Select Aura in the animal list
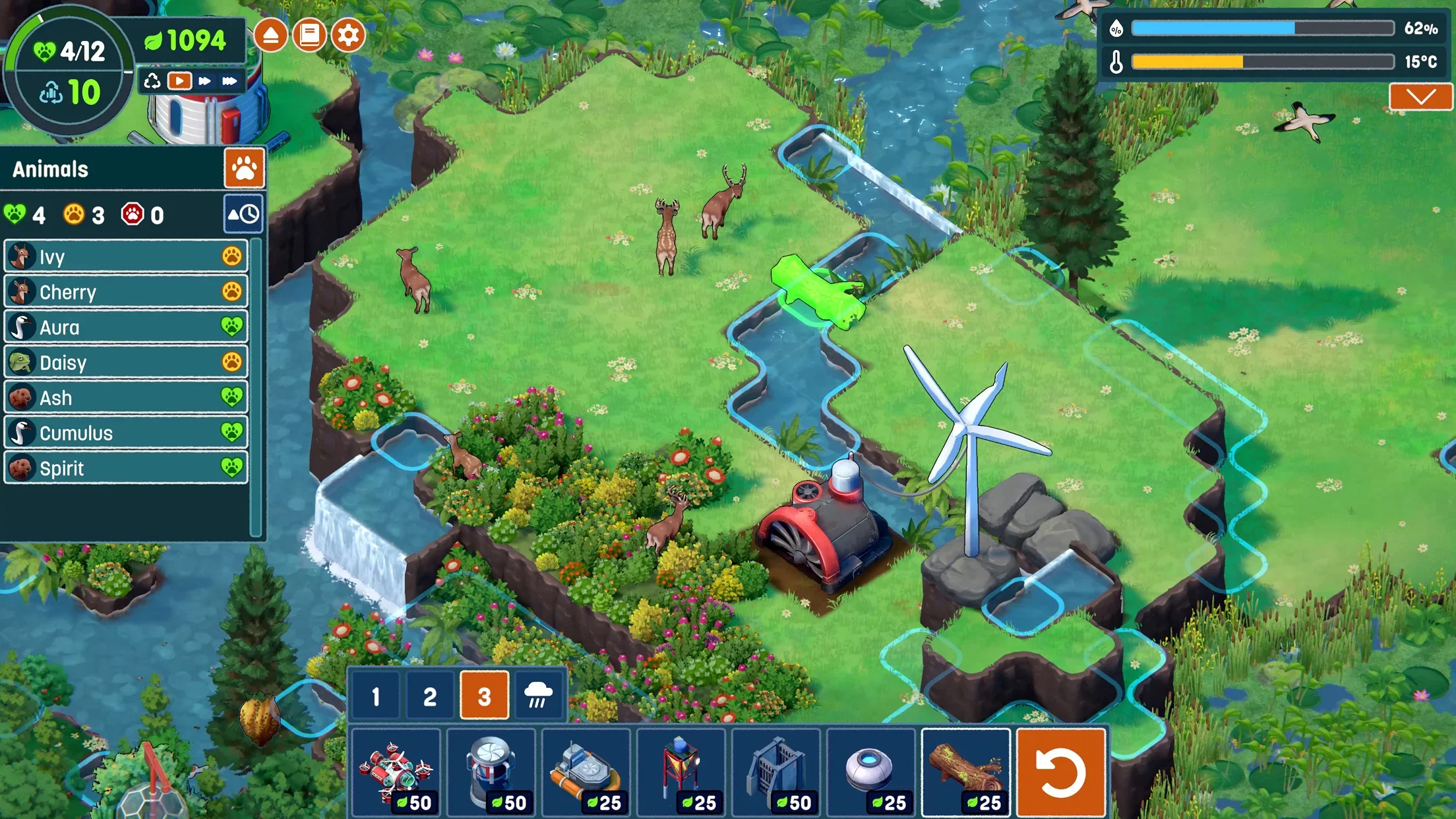 (x=125, y=327)
